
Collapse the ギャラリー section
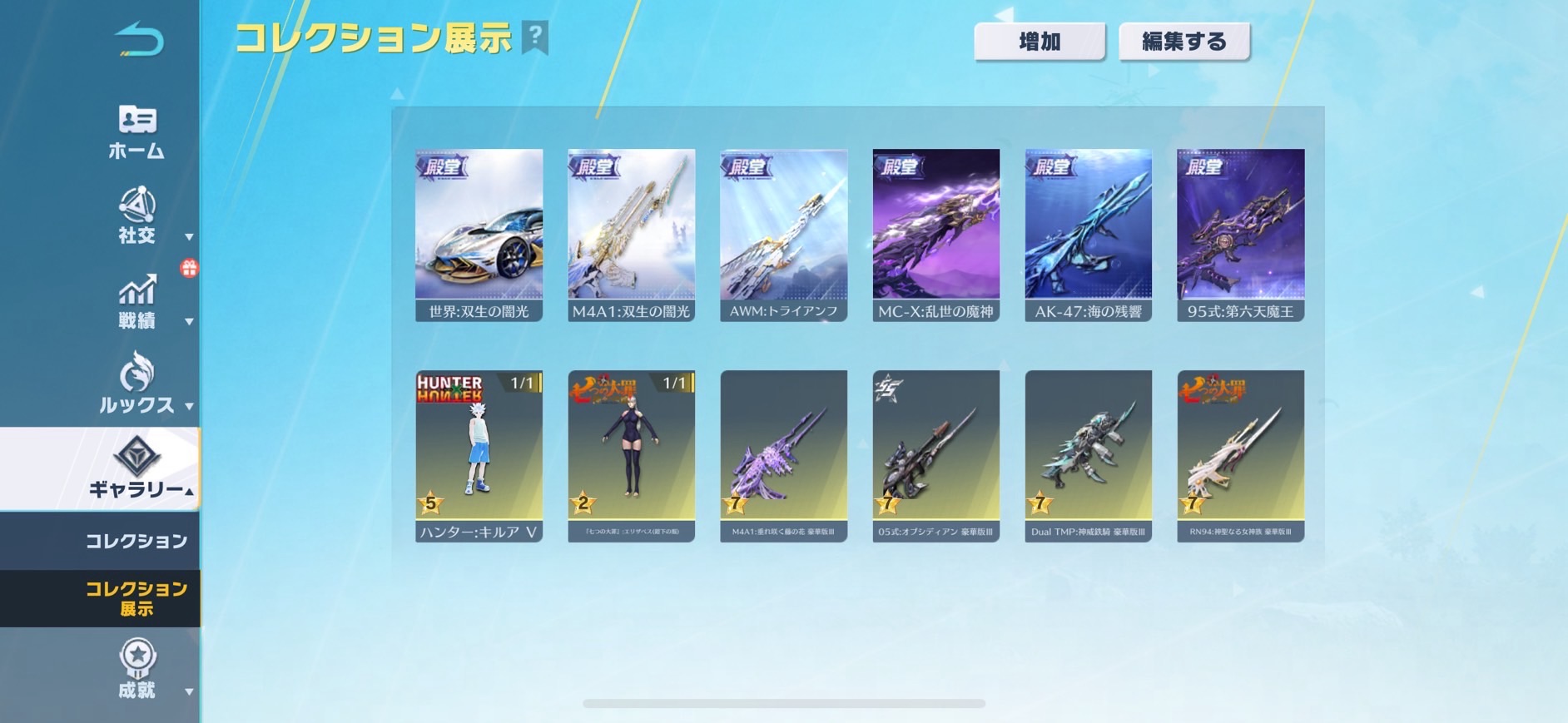tap(137, 469)
